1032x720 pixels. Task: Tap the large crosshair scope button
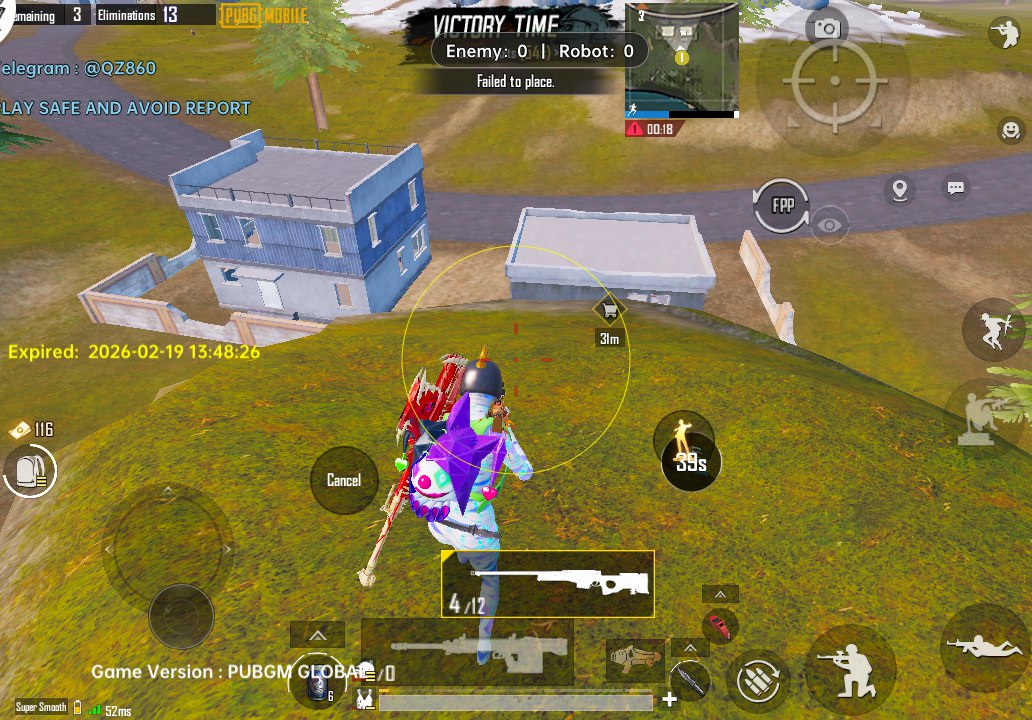click(x=834, y=83)
